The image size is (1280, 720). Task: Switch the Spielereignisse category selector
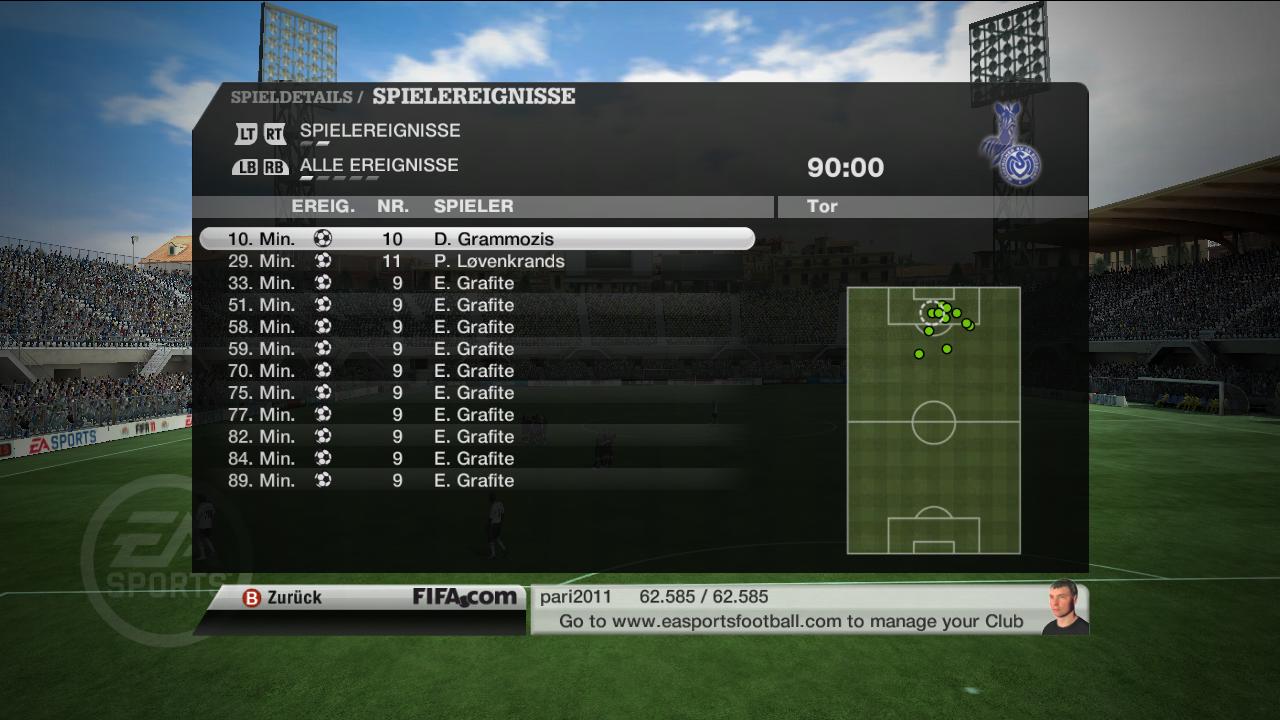pos(379,131)
